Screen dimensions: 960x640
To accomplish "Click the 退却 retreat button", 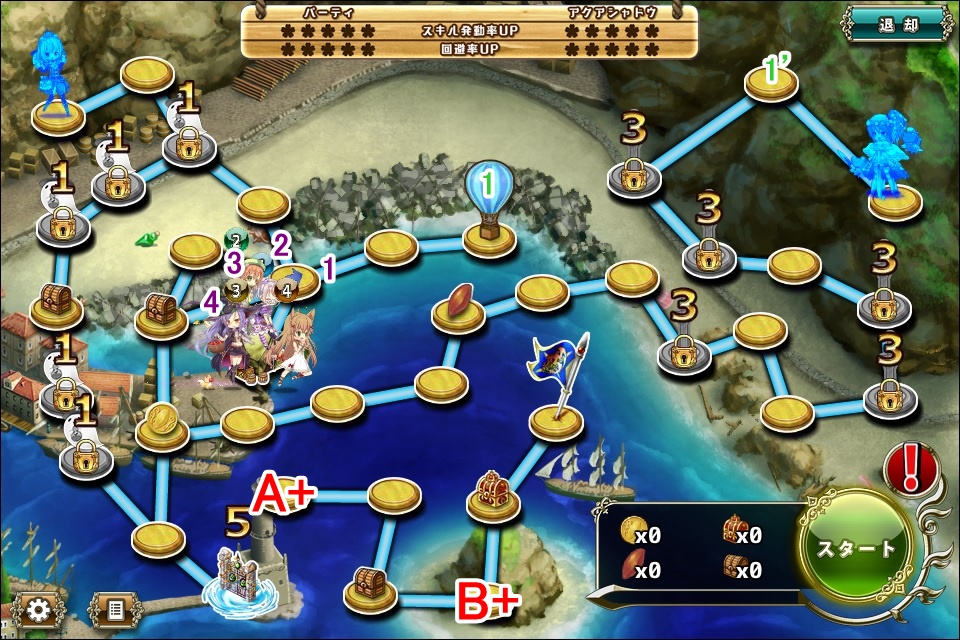I will pyautogui.click(x=895, y=24).
